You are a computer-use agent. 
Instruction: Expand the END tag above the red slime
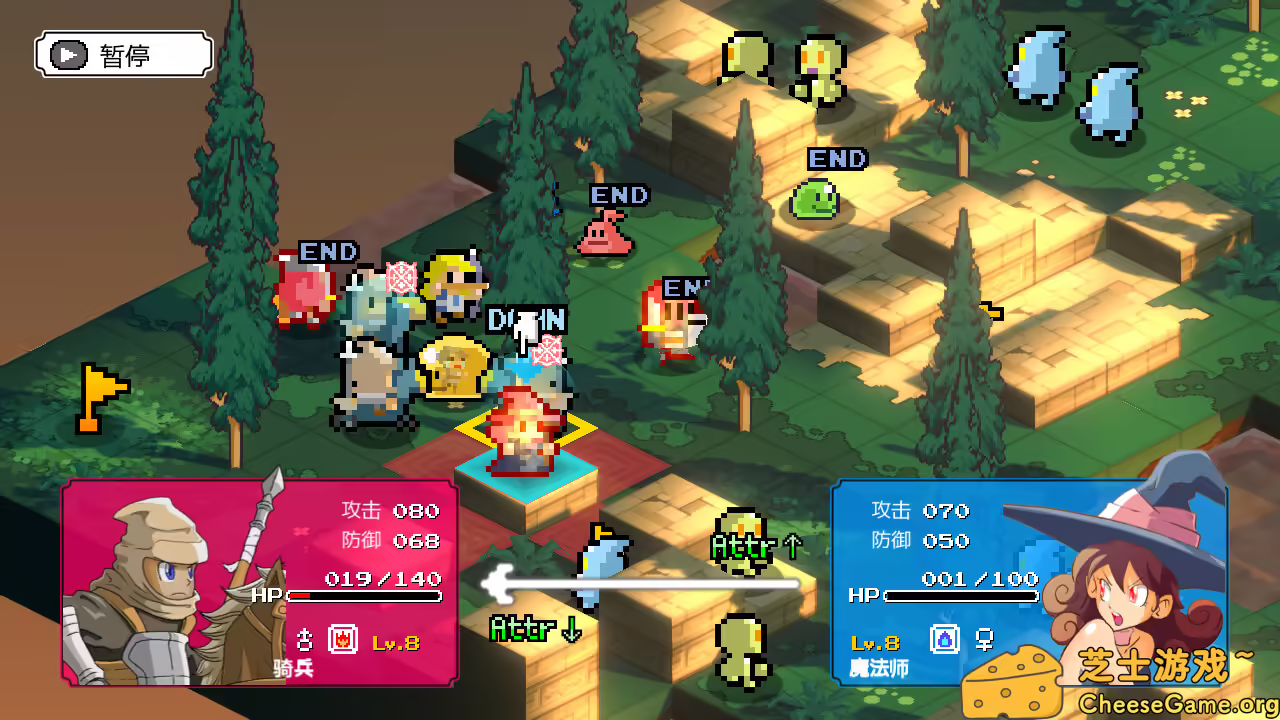[x=621, y=196]
